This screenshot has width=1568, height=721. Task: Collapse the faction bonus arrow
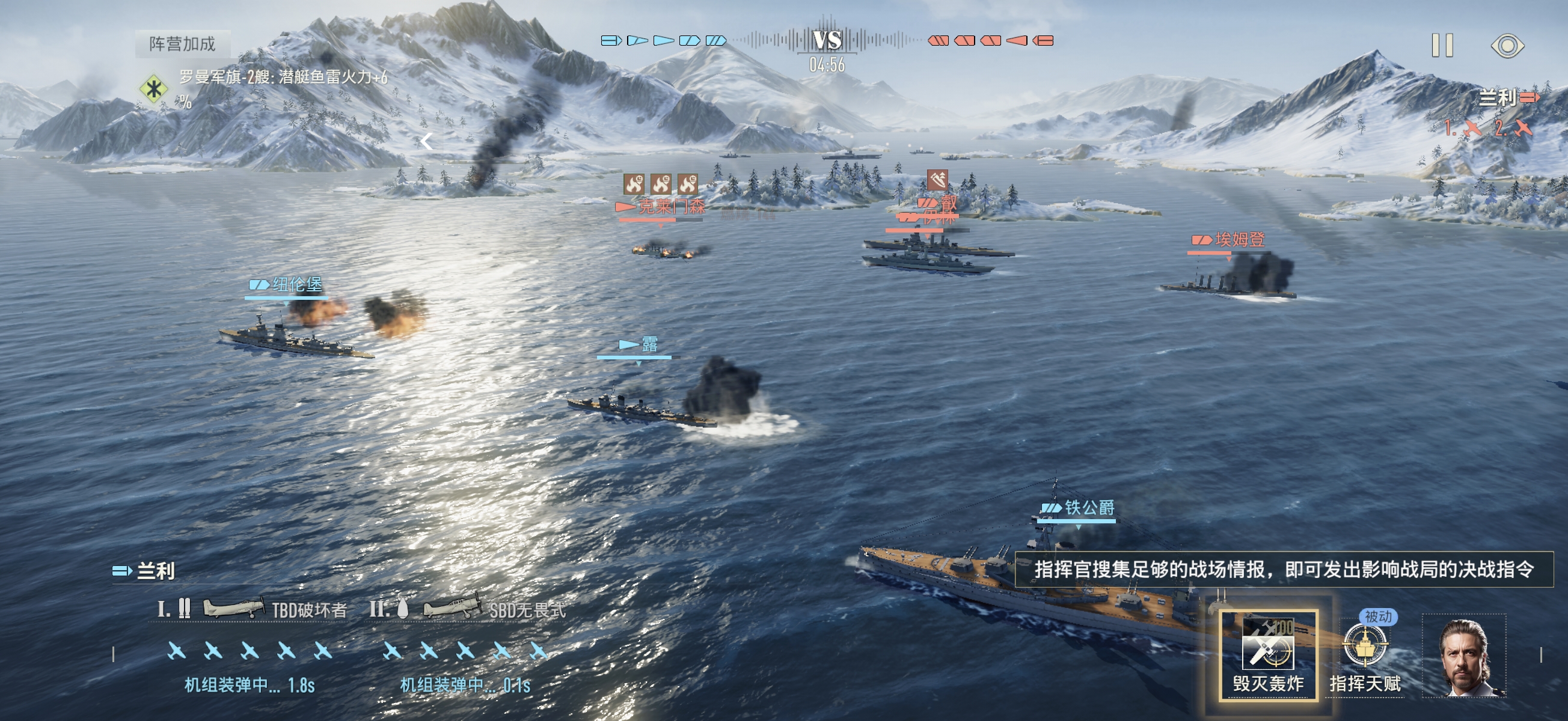coord(427,142)
